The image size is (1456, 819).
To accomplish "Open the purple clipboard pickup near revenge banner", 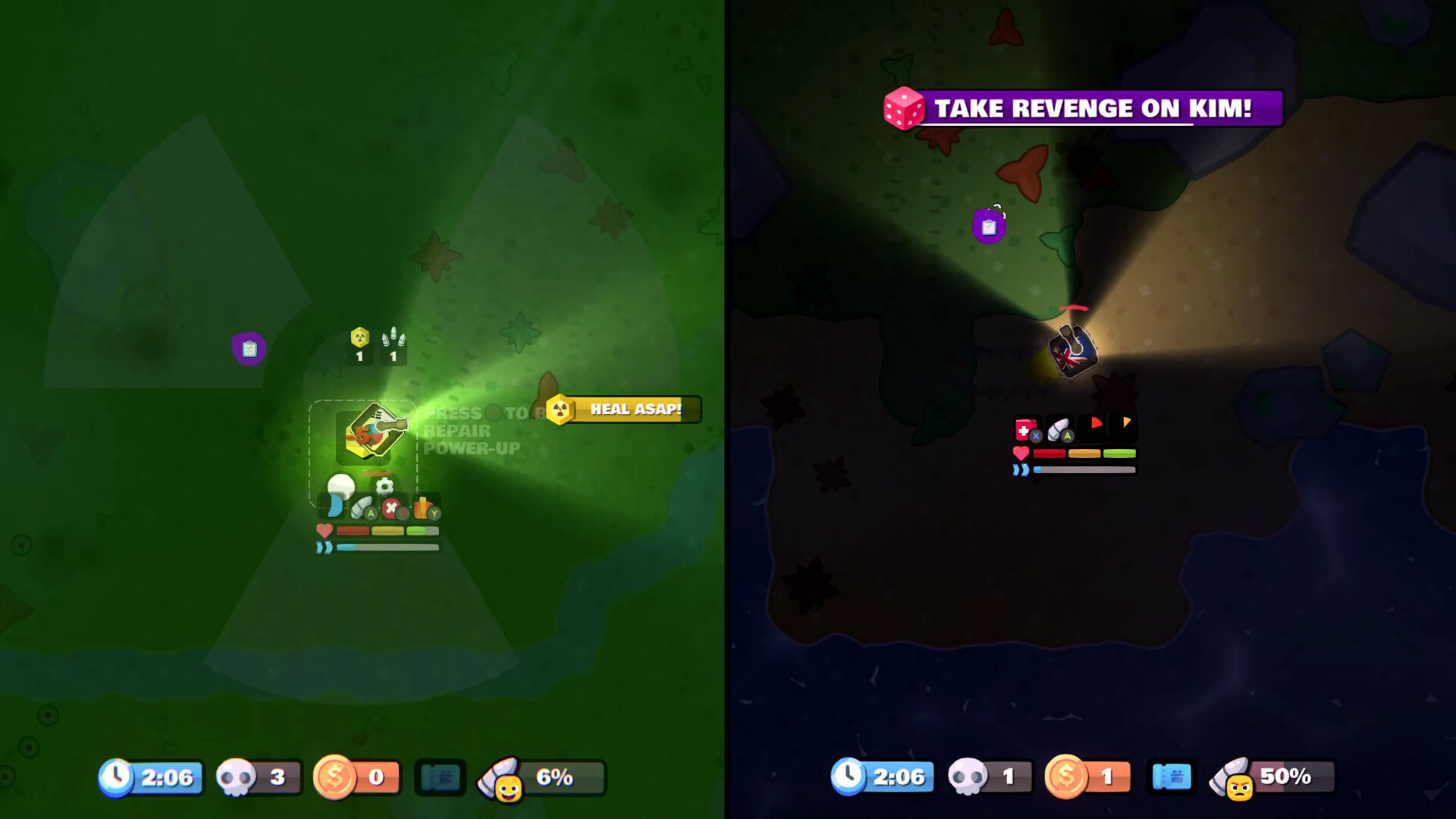I will tap(989, 225).
